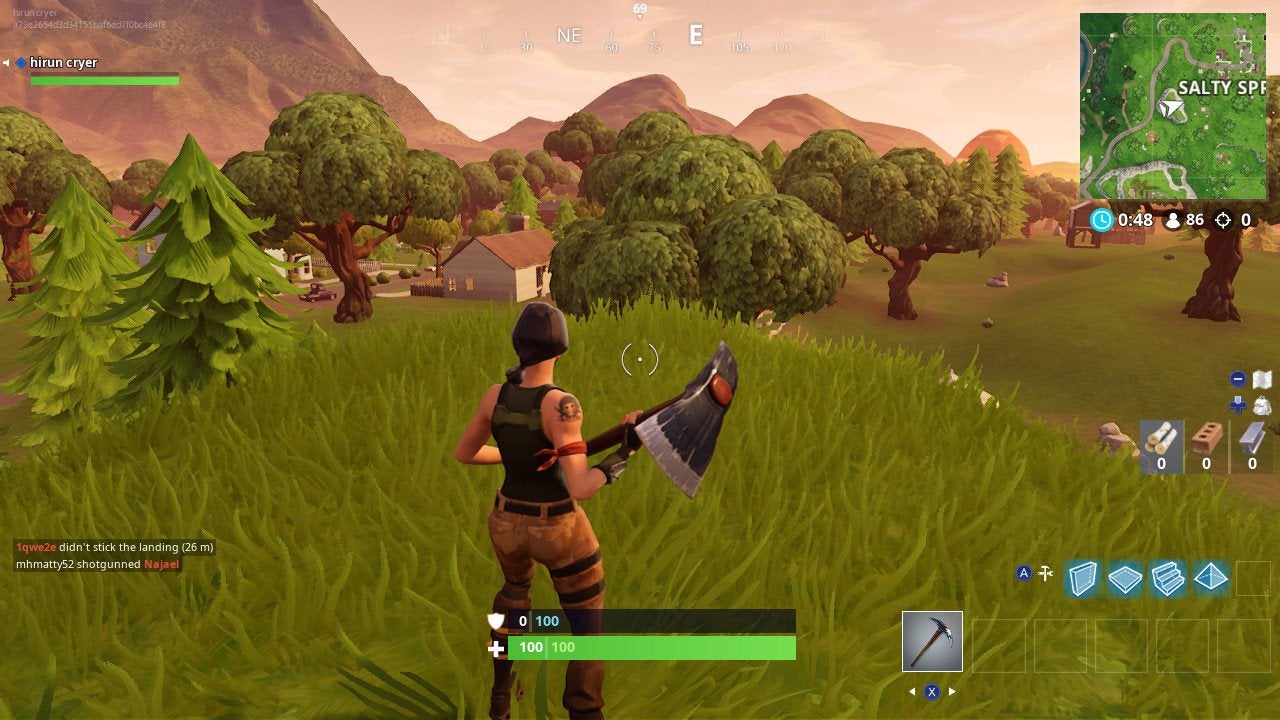
Task: Zoom out the minimap with the minus button
Action: click(1238, 378)
